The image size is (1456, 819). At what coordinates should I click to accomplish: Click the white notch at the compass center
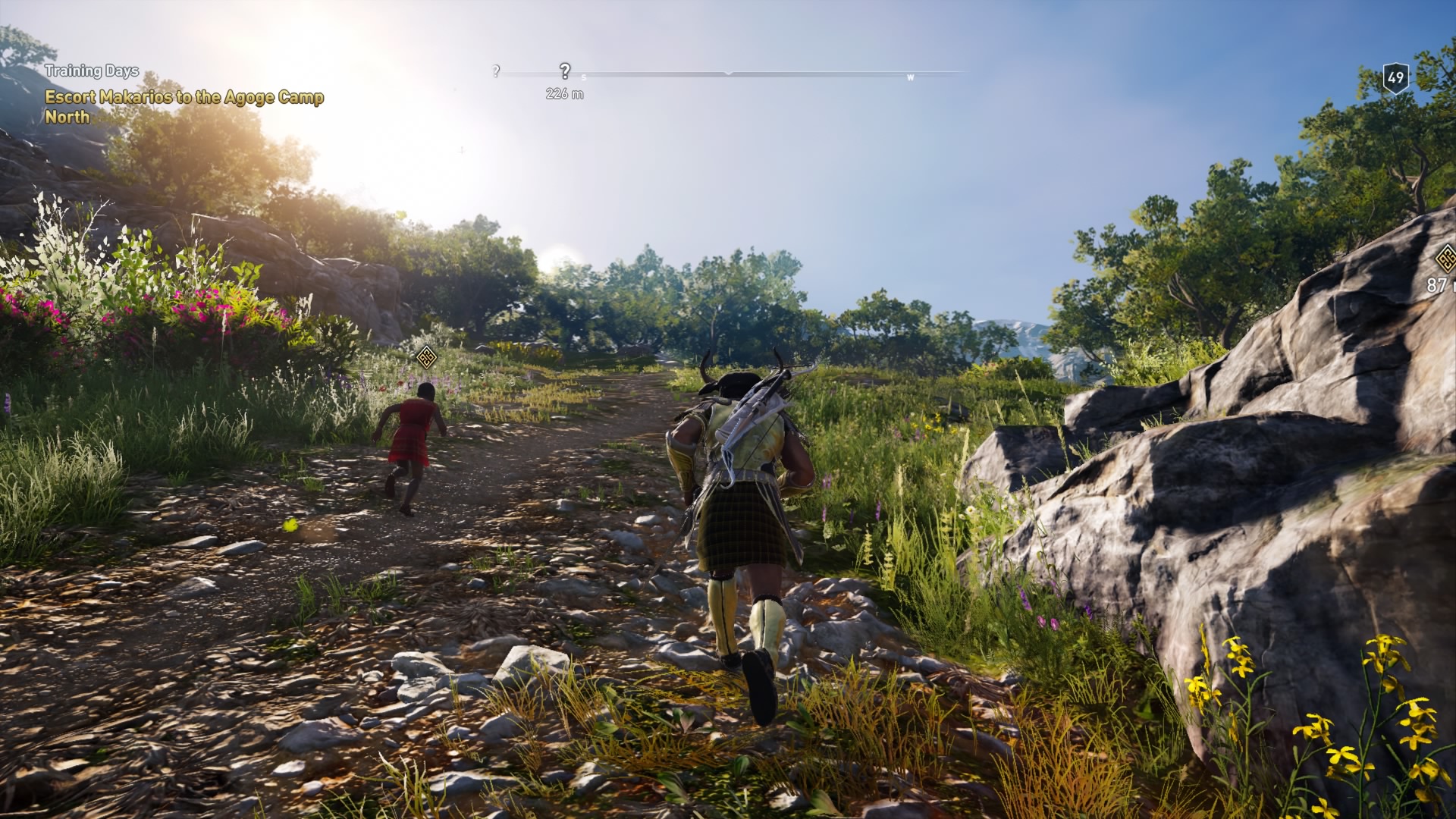728,74
